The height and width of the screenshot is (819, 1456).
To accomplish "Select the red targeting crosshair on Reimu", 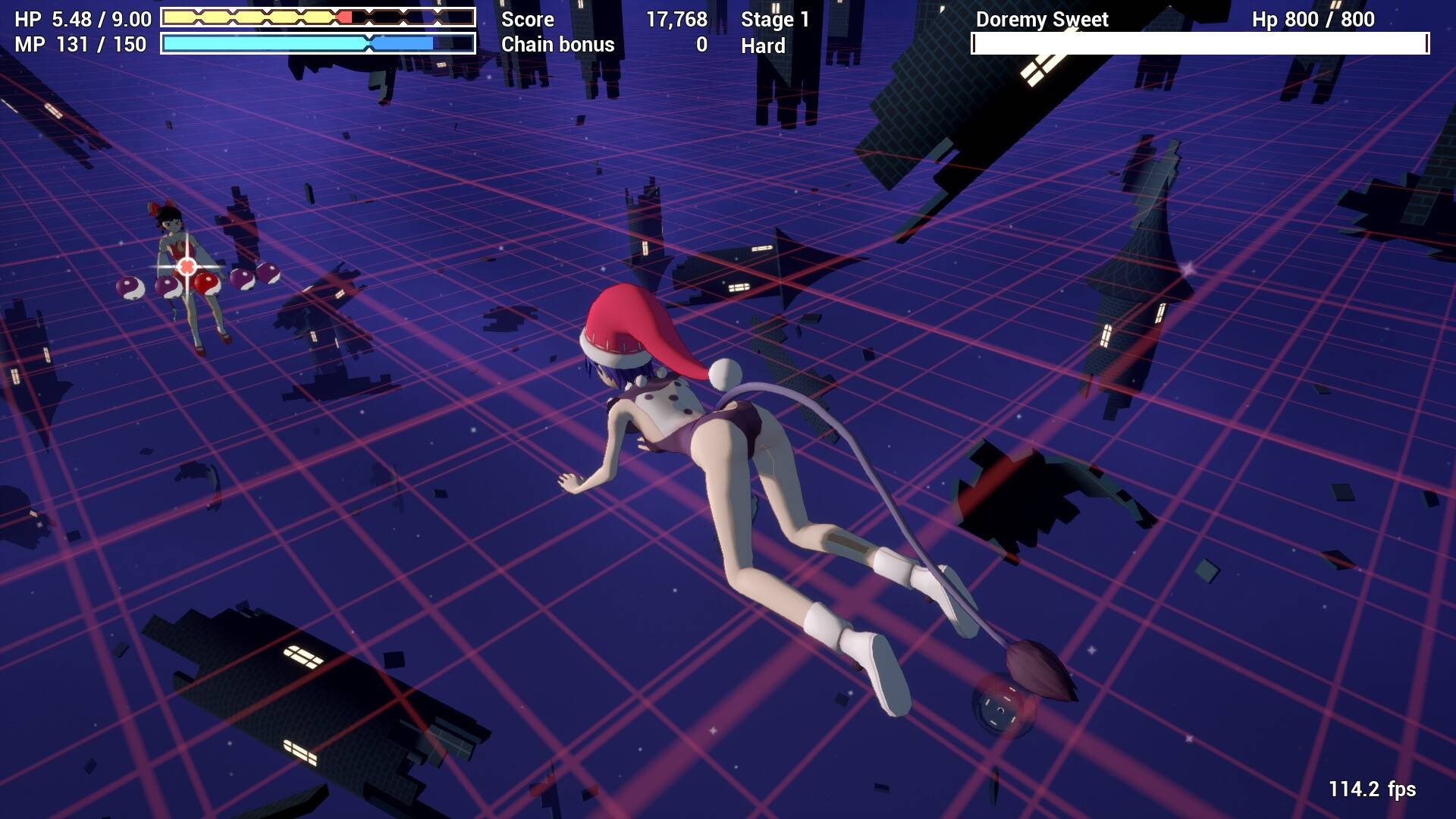I will point(187,267).
